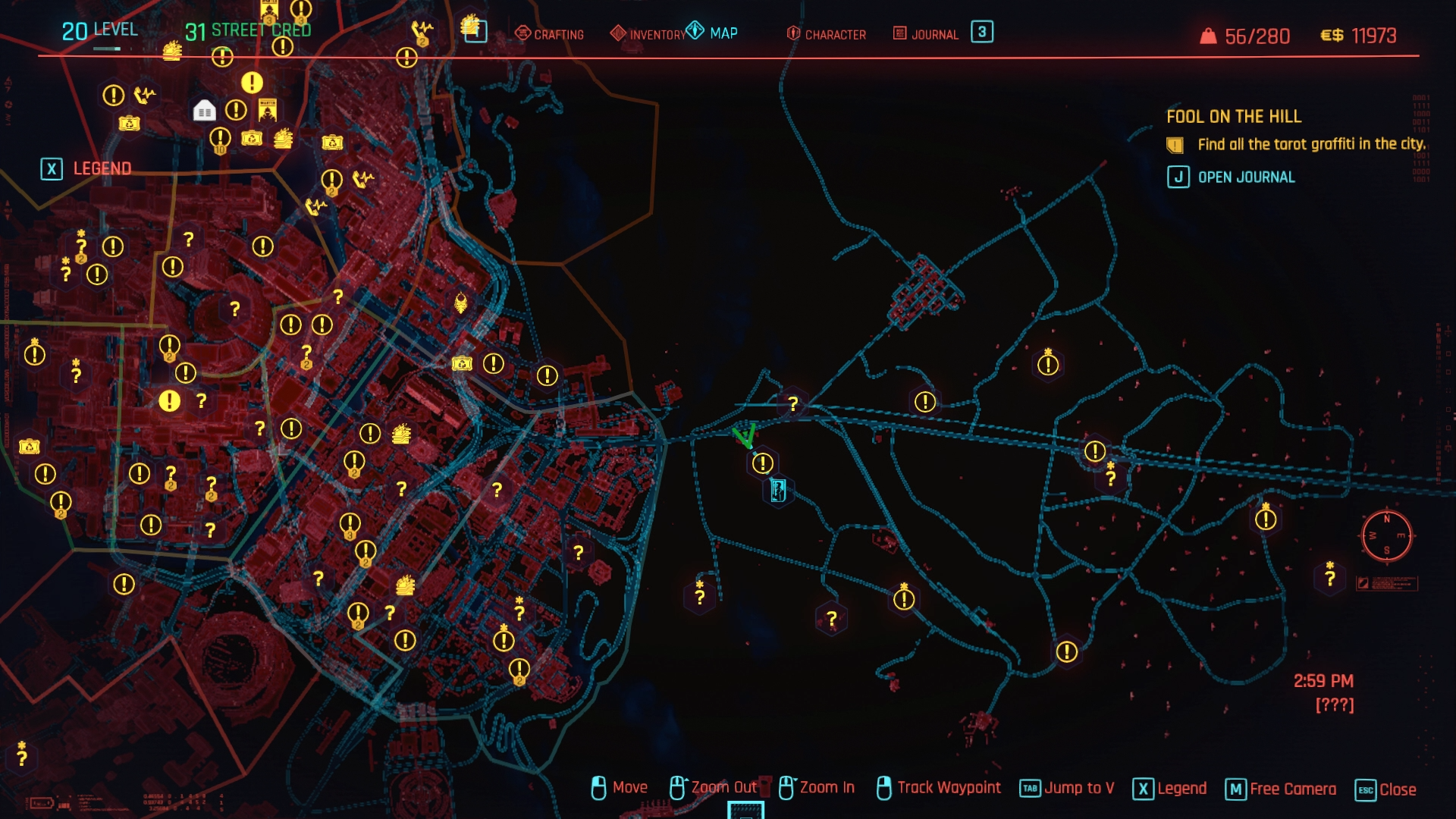
Task: Click the green V player marker
Action: click(745, 436)
